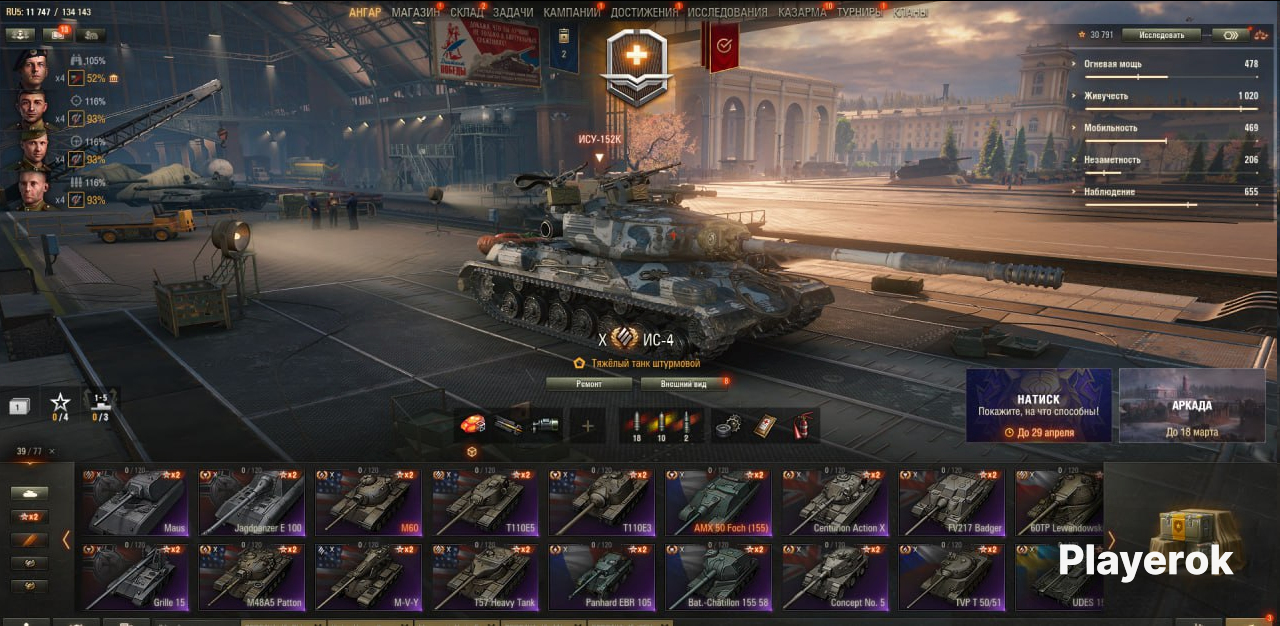Open the ДОСТИЖЕНИЯ achievements tab

click(x=645, y=12)
